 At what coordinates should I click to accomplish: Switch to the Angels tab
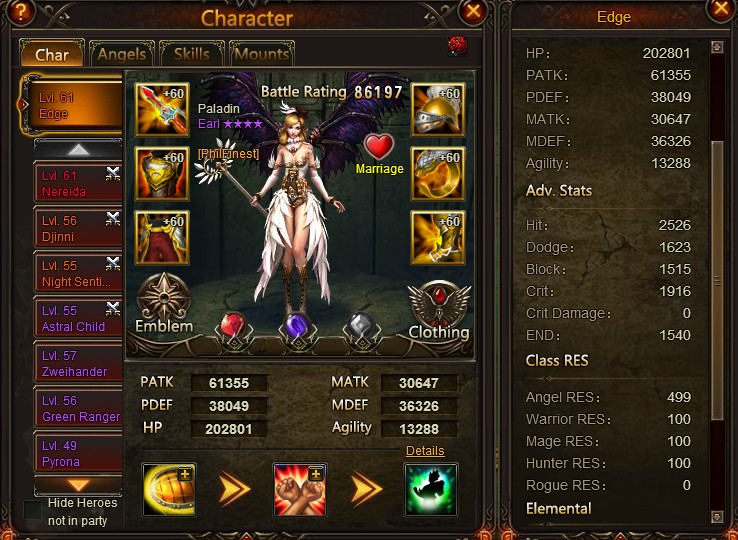coord(121,54)
